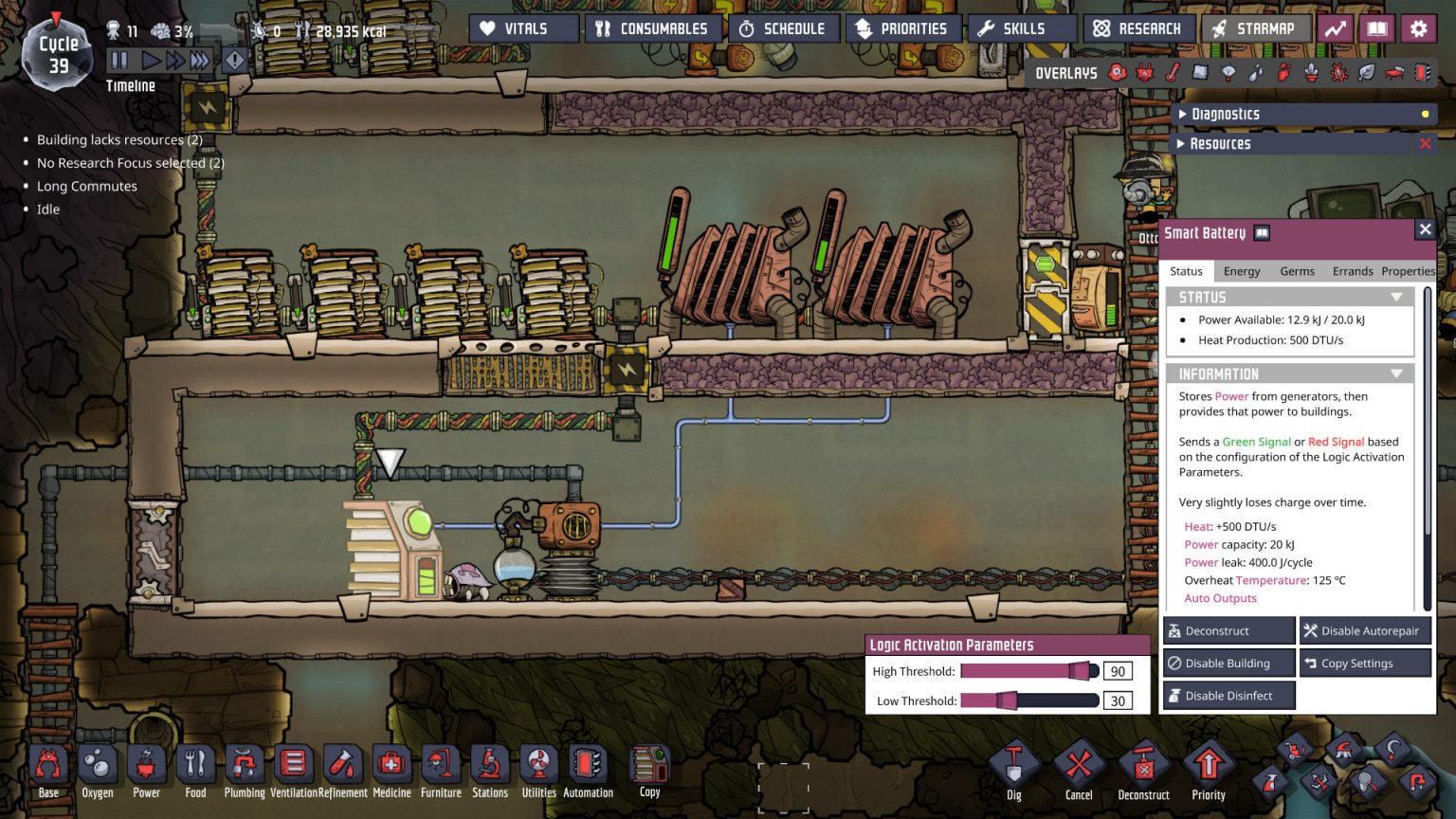1456x819 pixels.
Task: Switch to the Energy tab
Action: click(x=1242, y=271)
